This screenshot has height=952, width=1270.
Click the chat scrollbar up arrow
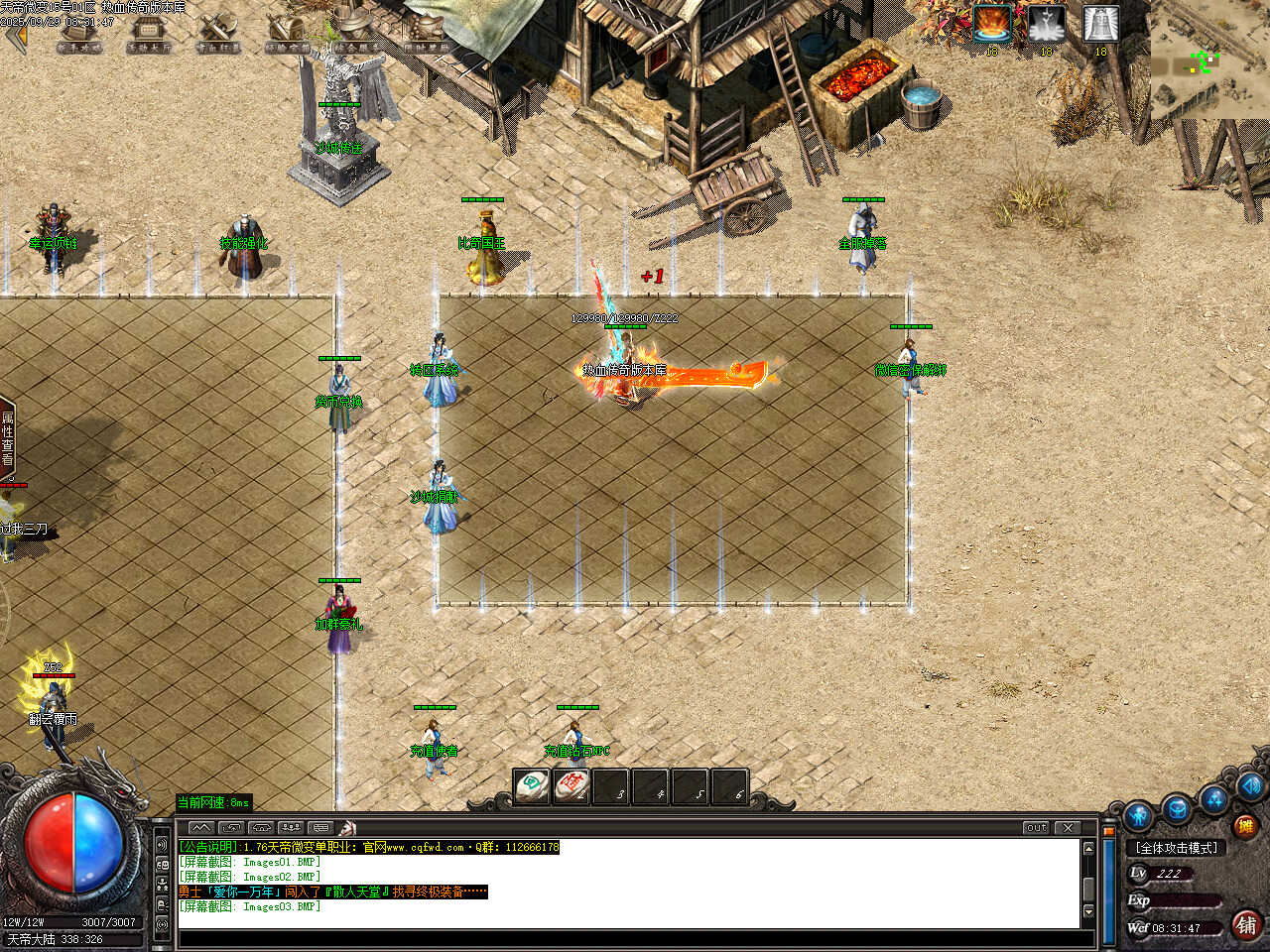click(1088, 849)
